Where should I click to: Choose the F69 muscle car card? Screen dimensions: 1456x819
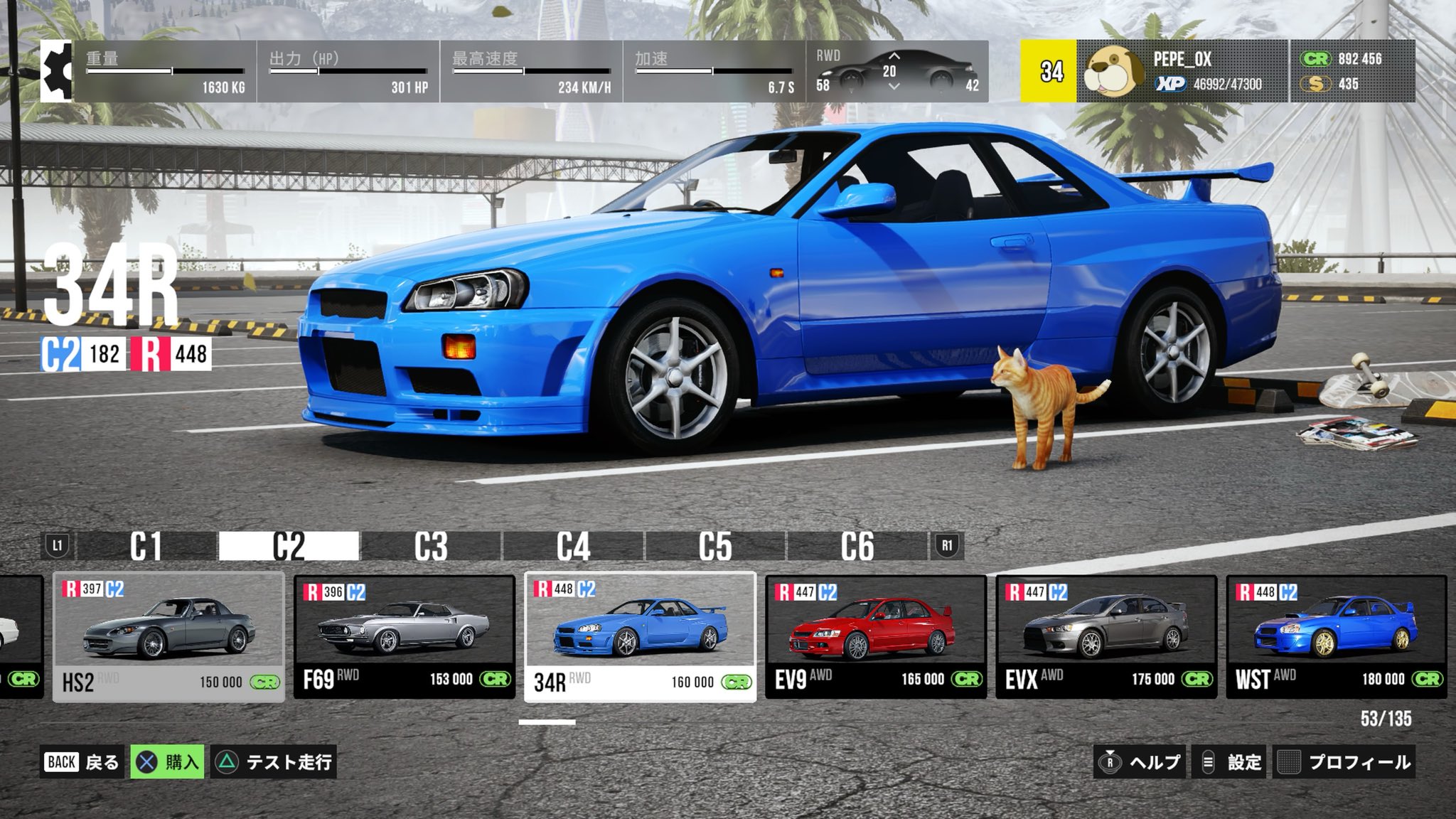pyautogui.click(x=404, y=638)
